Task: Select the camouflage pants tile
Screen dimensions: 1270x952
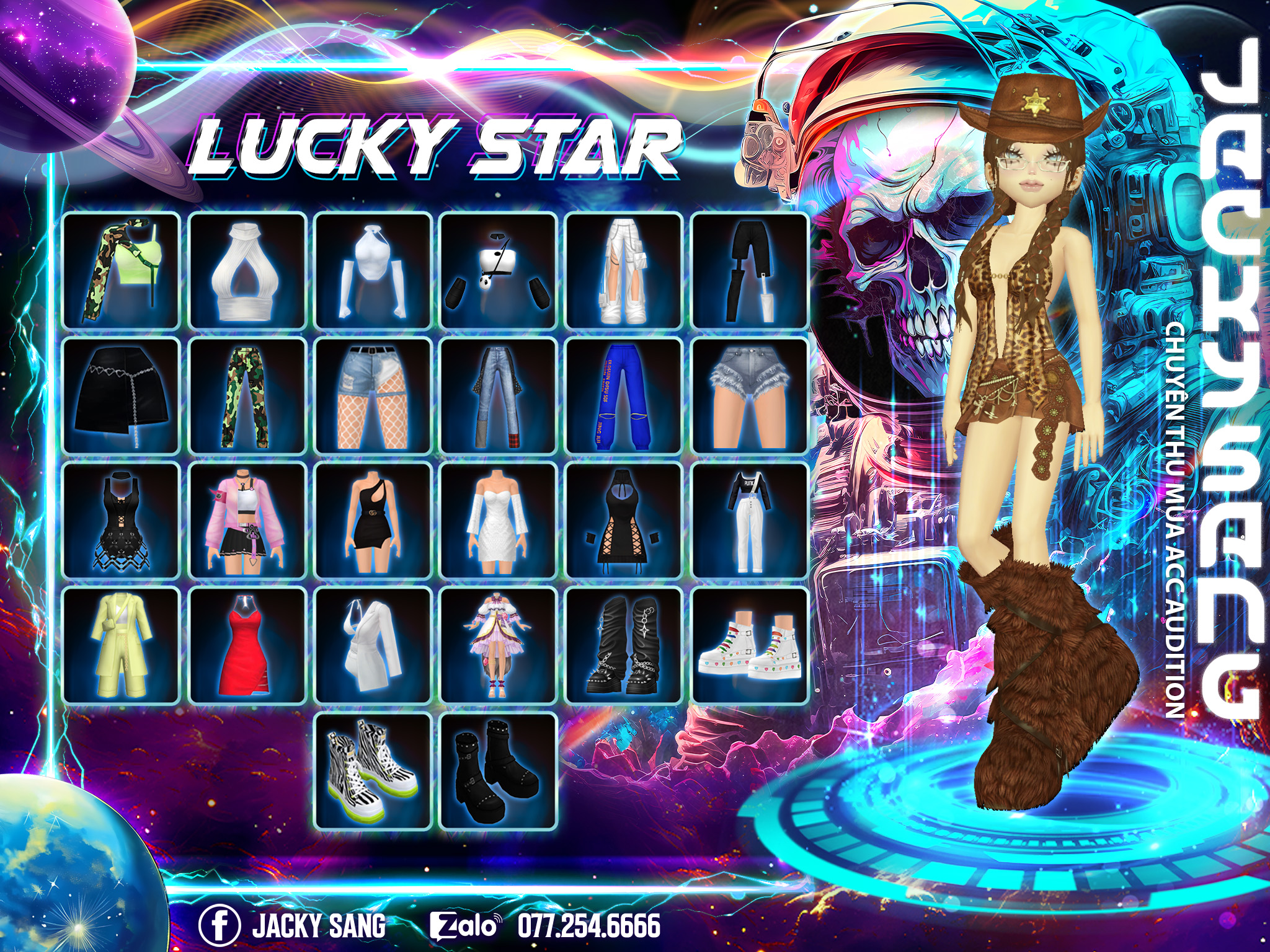Action: pyautogui.click(x=247, y=396)
